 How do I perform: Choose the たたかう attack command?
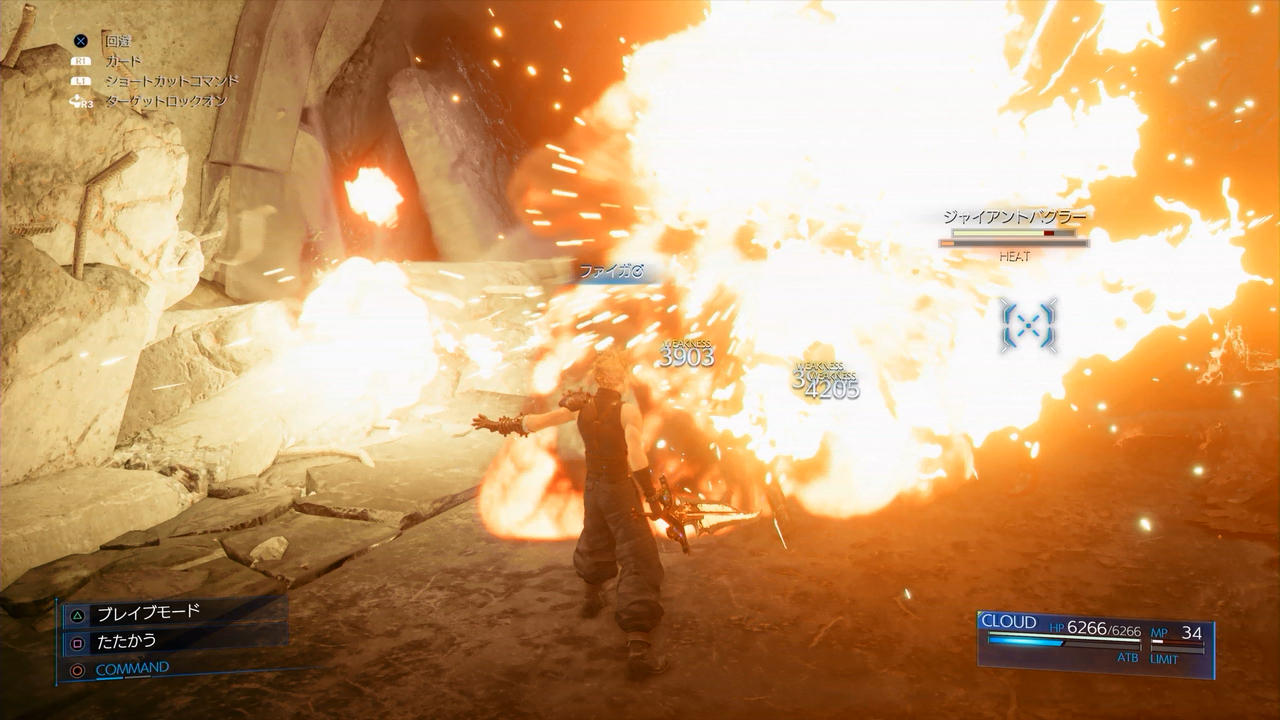click(126, 641)
